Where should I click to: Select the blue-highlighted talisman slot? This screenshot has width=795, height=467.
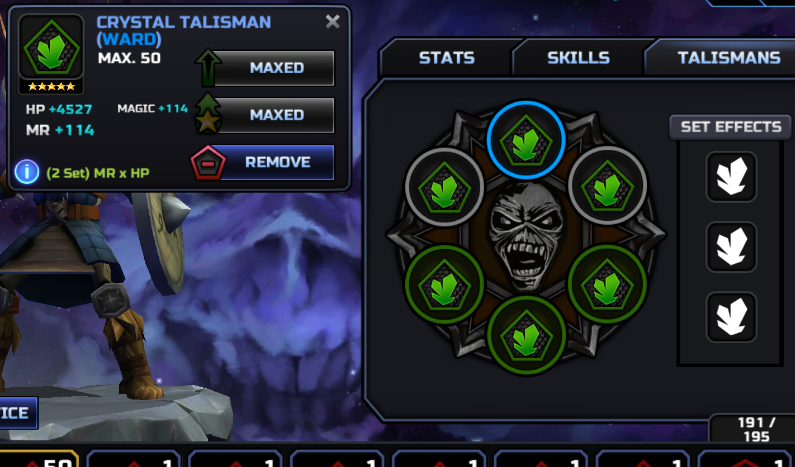[x=526, y=142]
